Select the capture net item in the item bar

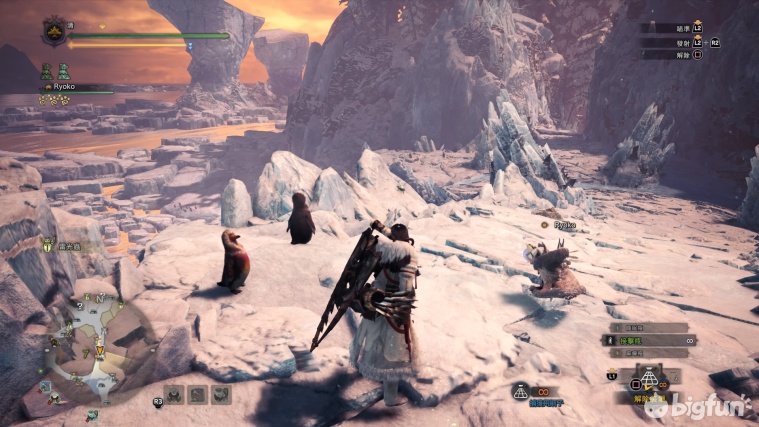click(x=648, y=379)
